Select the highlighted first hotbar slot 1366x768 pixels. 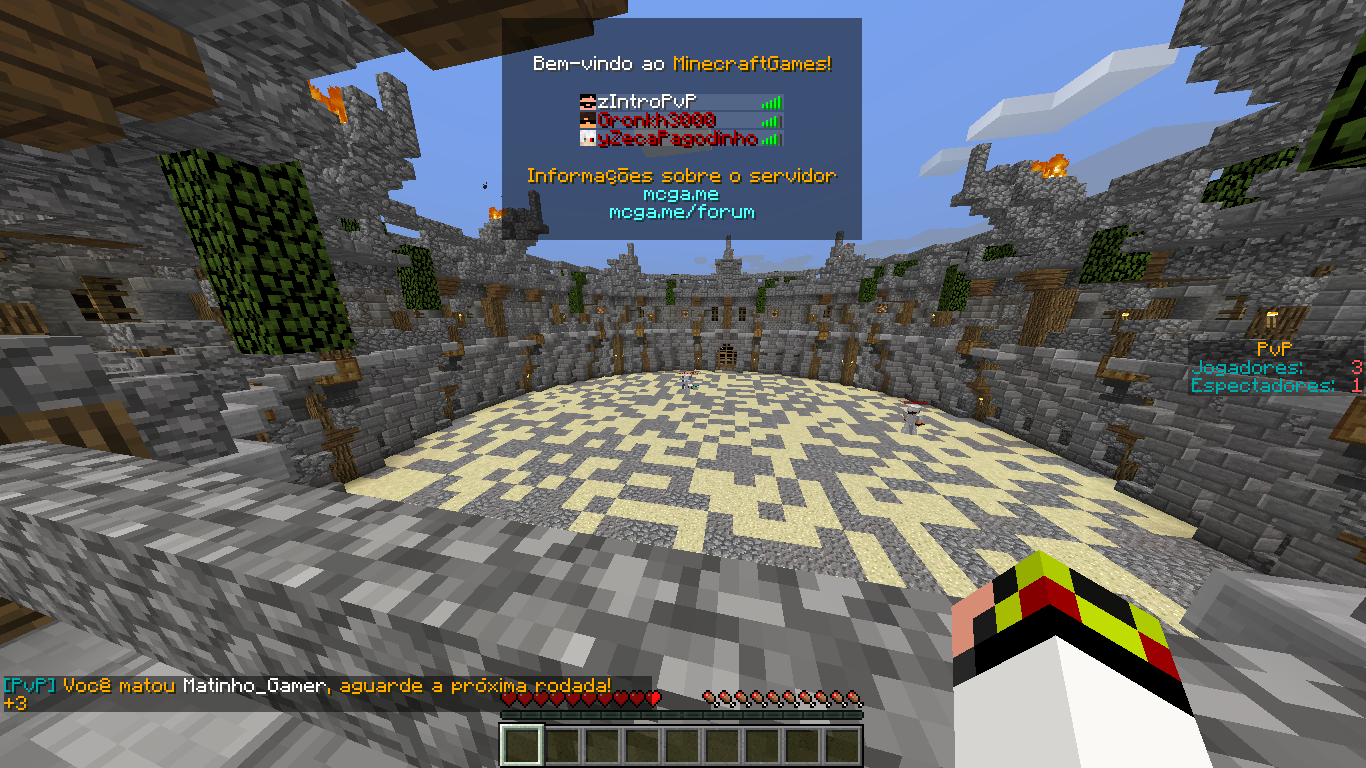[x=522, y=746]
